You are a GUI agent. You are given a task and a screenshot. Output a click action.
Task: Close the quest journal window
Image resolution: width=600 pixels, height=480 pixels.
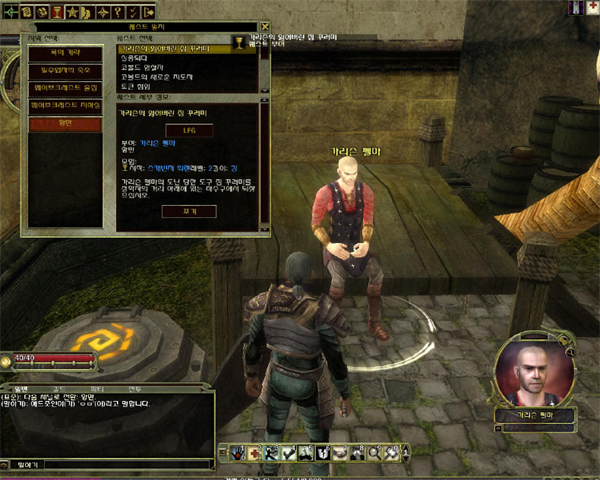264,27
